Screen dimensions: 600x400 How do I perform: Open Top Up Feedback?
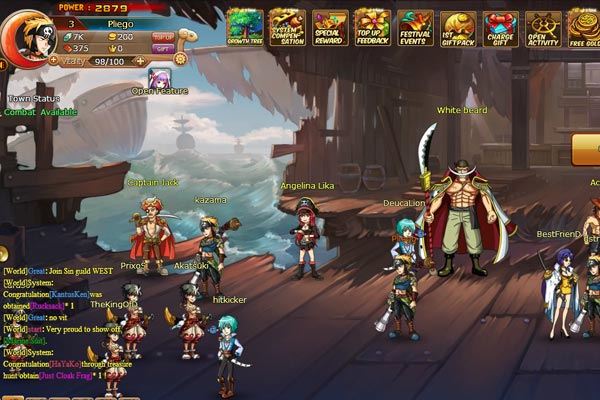click(373, 27)
